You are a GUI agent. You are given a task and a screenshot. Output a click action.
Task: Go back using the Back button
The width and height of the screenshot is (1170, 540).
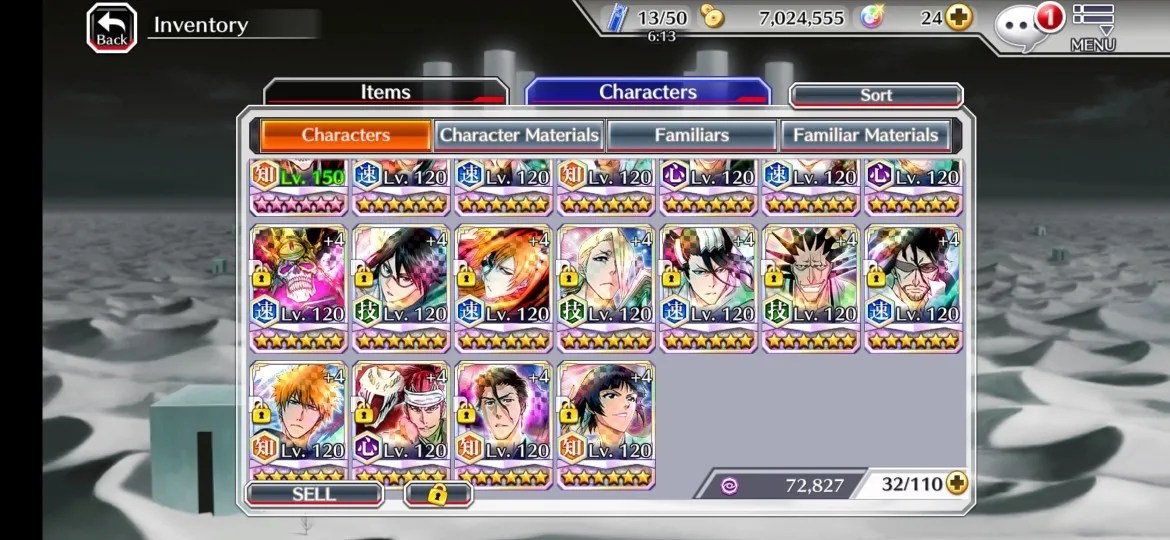[111, 28]
